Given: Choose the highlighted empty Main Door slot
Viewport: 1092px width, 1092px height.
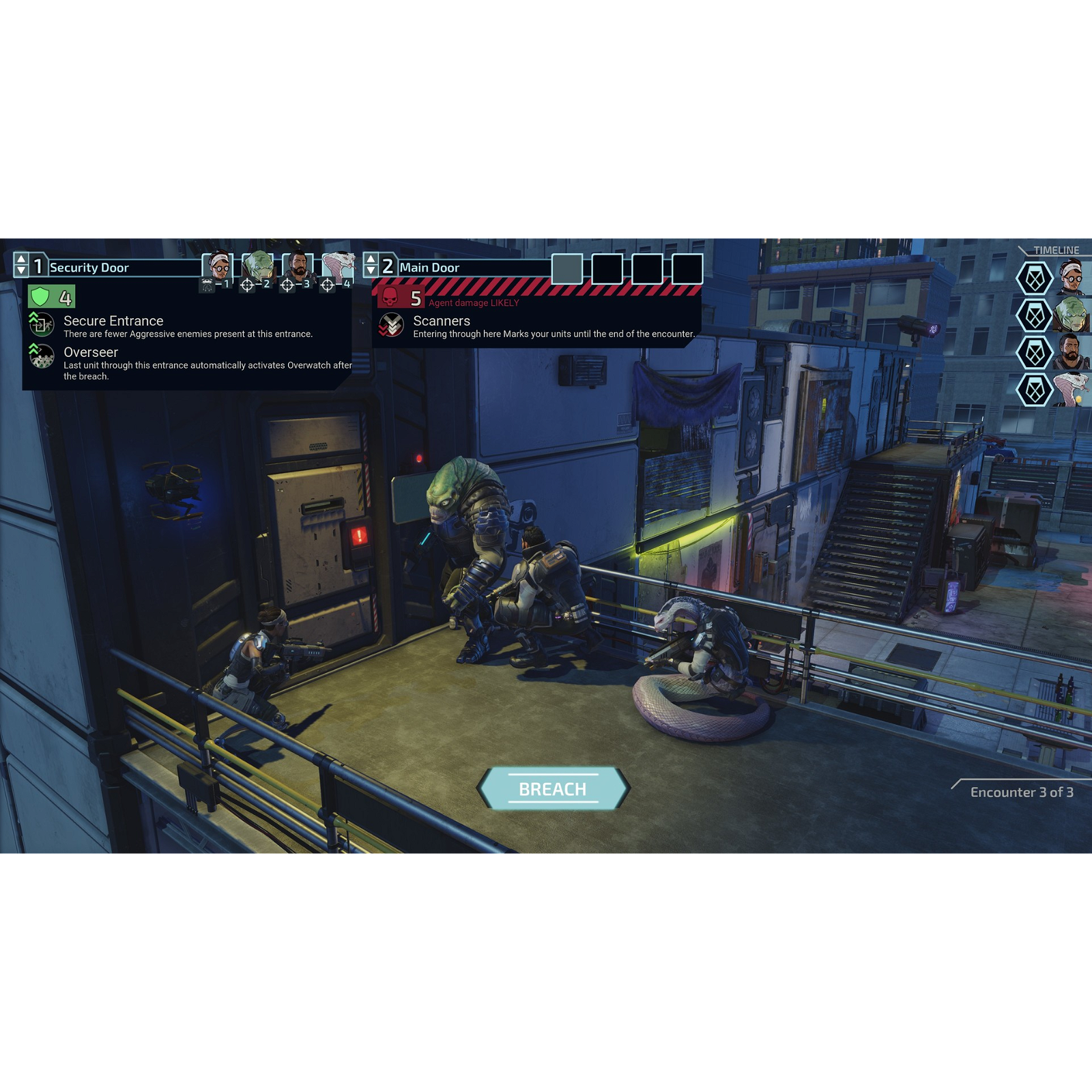Looking at the screenshot, I should (x=567, y=269).
